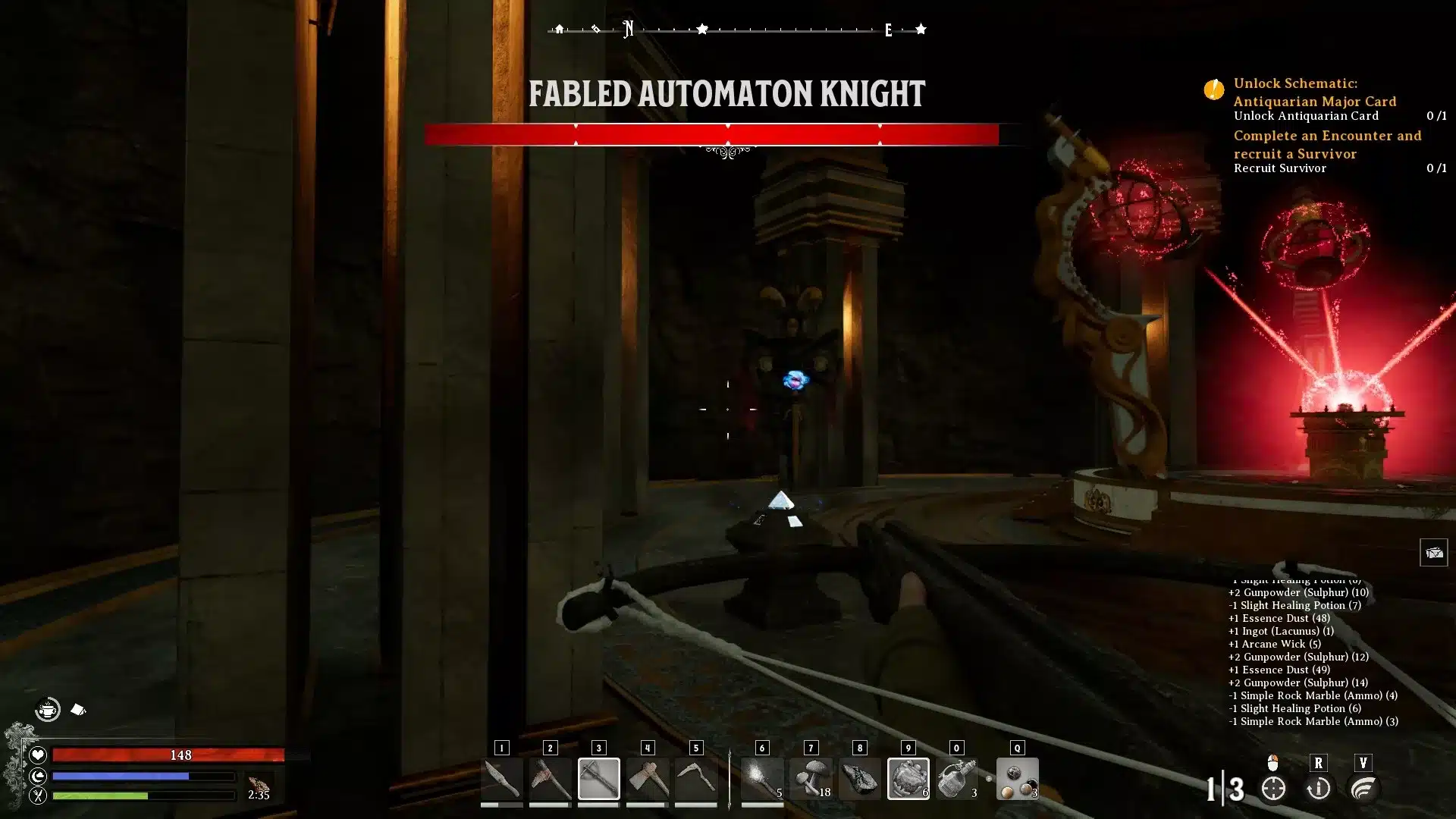Select the knife in hotbar slot 1

501,779
